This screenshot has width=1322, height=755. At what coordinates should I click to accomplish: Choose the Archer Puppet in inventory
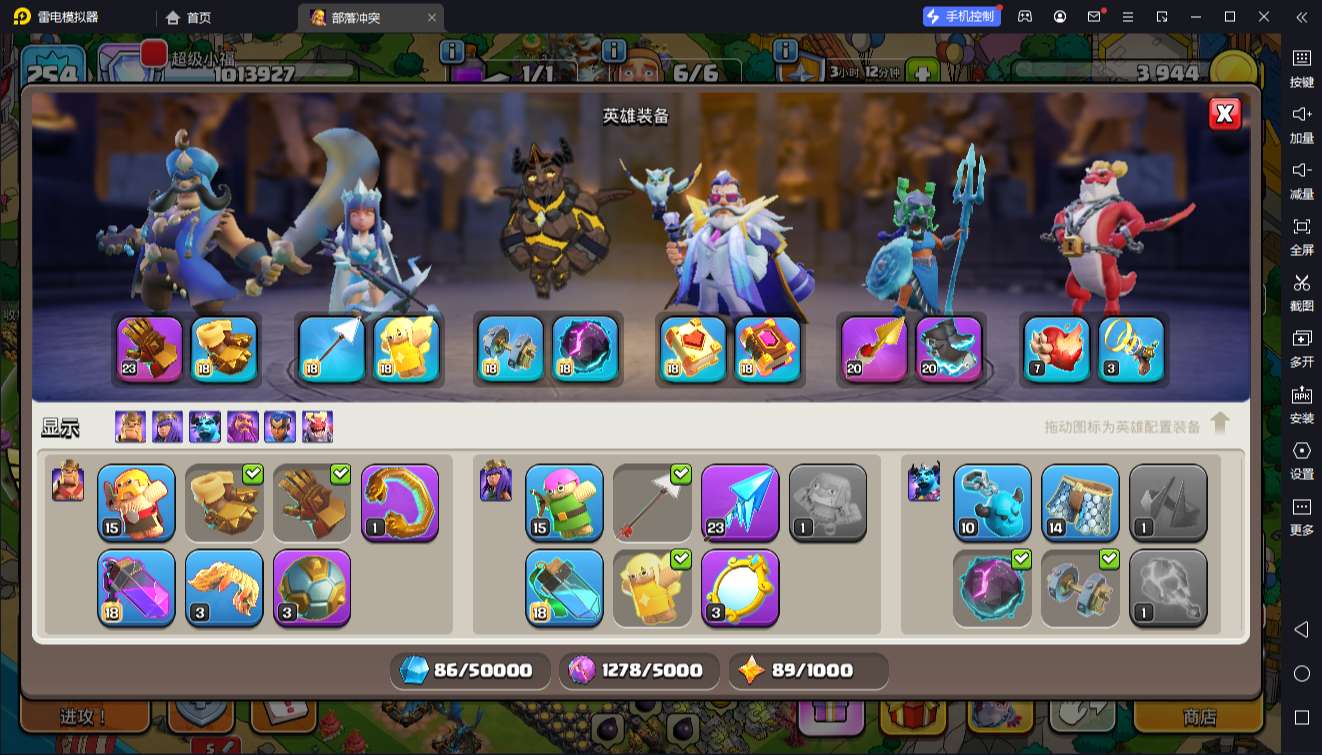coord(564,503)
